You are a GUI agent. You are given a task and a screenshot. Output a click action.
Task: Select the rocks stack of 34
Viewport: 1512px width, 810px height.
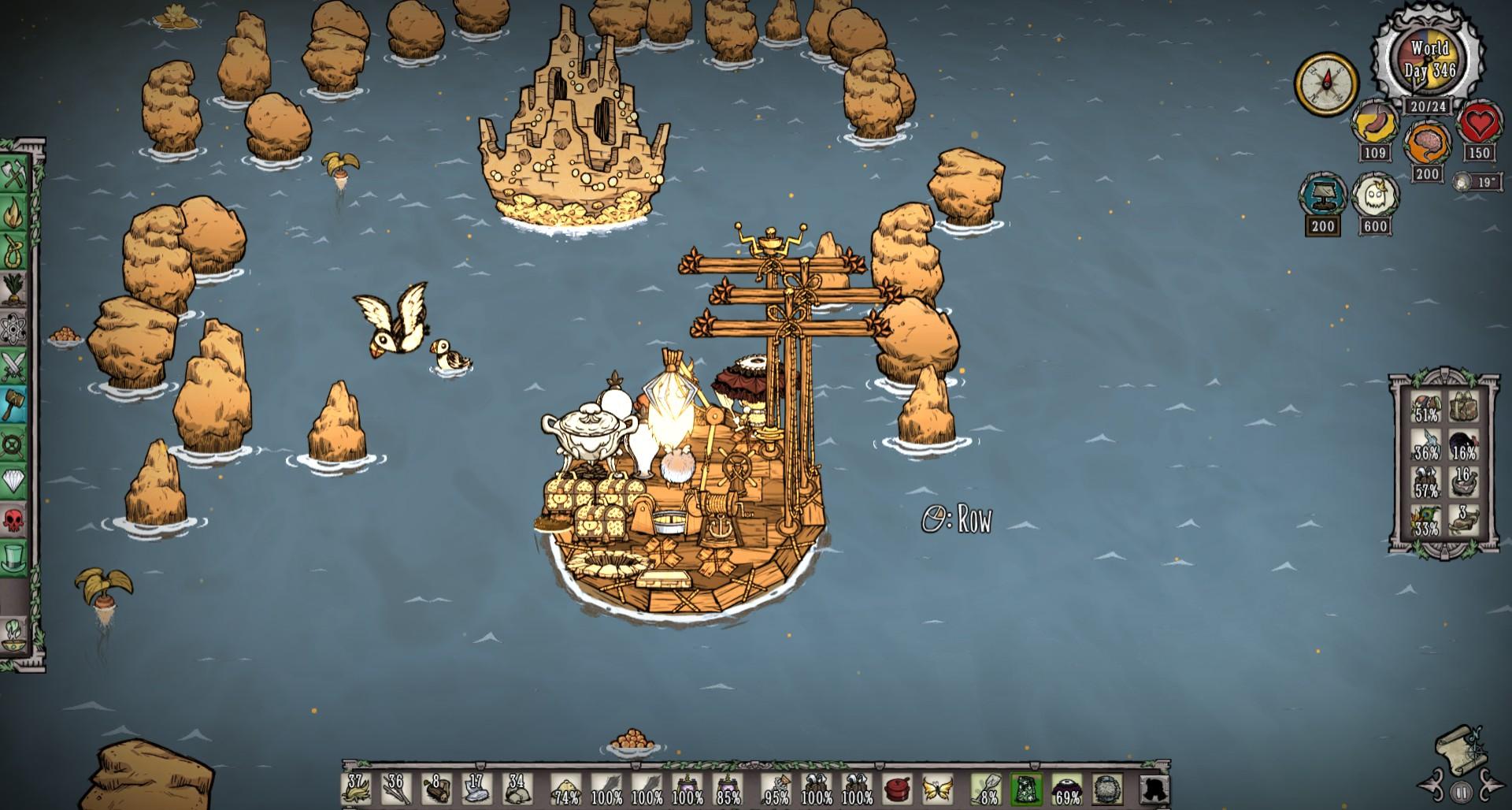click(517, 788)
